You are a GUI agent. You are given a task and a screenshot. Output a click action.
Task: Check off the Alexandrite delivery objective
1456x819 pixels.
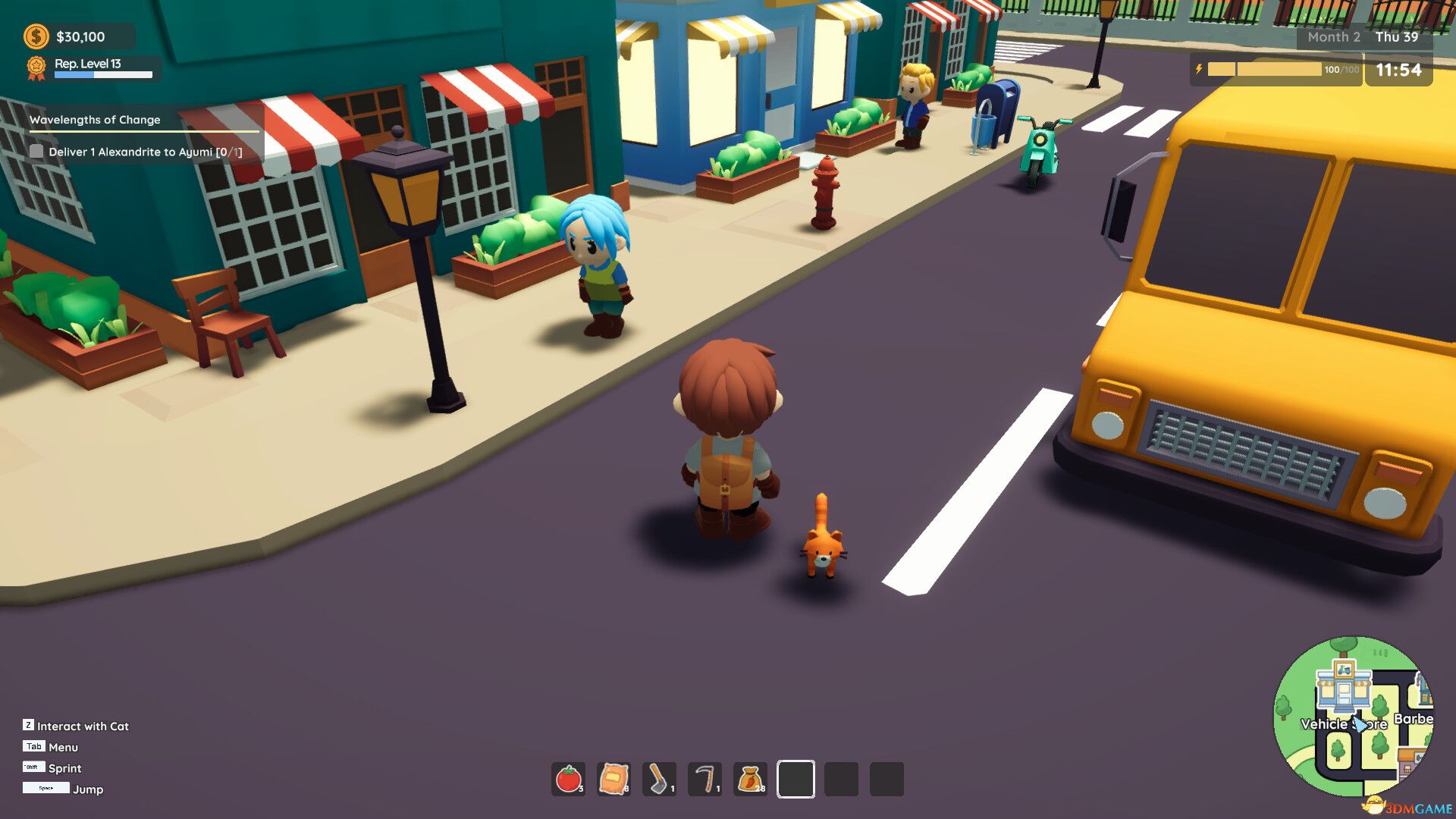click(x=36, y=152)
